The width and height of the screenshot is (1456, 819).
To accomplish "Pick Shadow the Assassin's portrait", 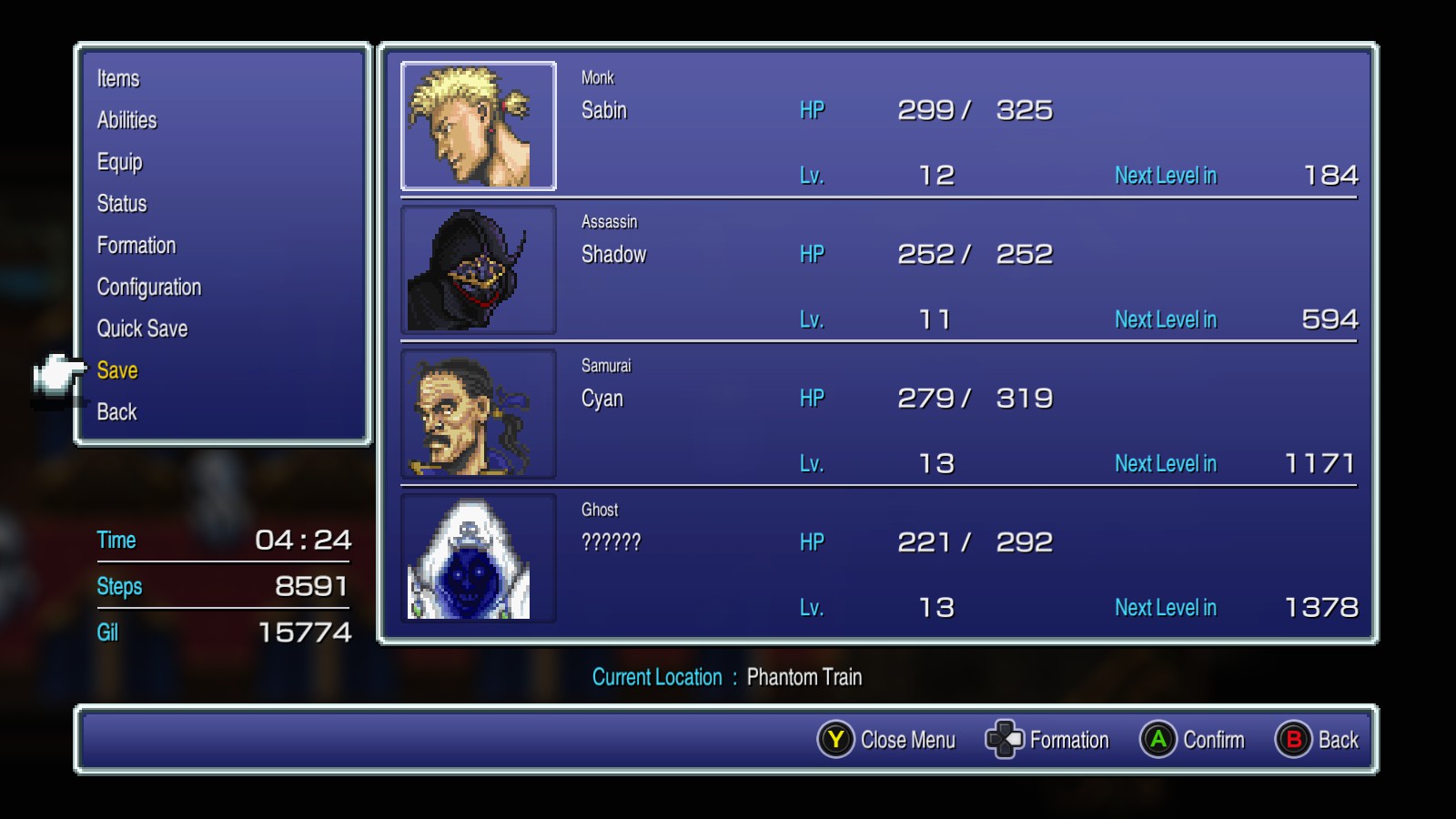I will (x=479, y=270).
